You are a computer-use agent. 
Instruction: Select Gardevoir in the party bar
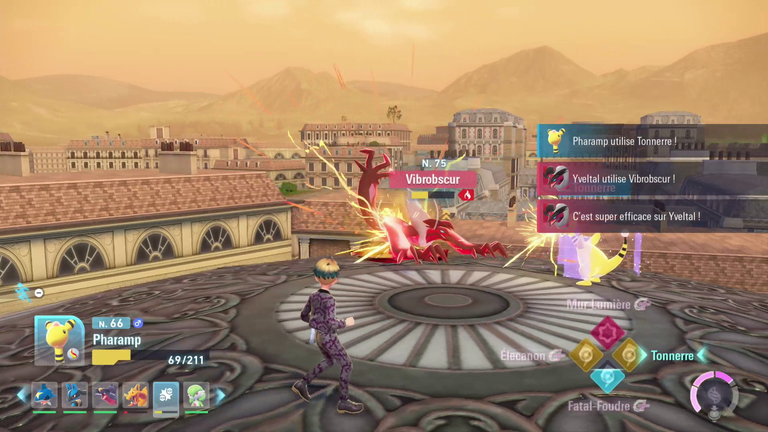tap(196, 396)
